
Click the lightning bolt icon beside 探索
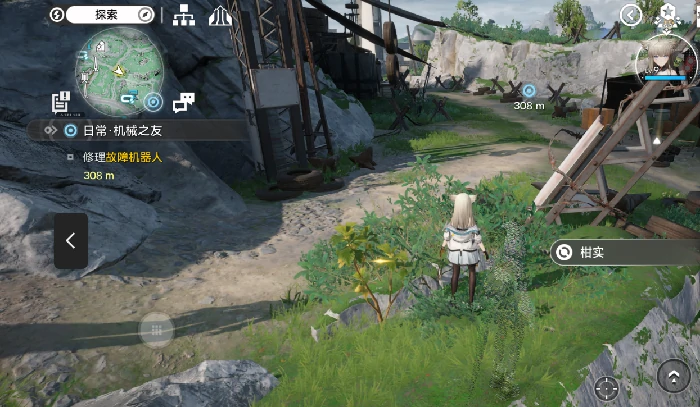click(x=57, y=14)
